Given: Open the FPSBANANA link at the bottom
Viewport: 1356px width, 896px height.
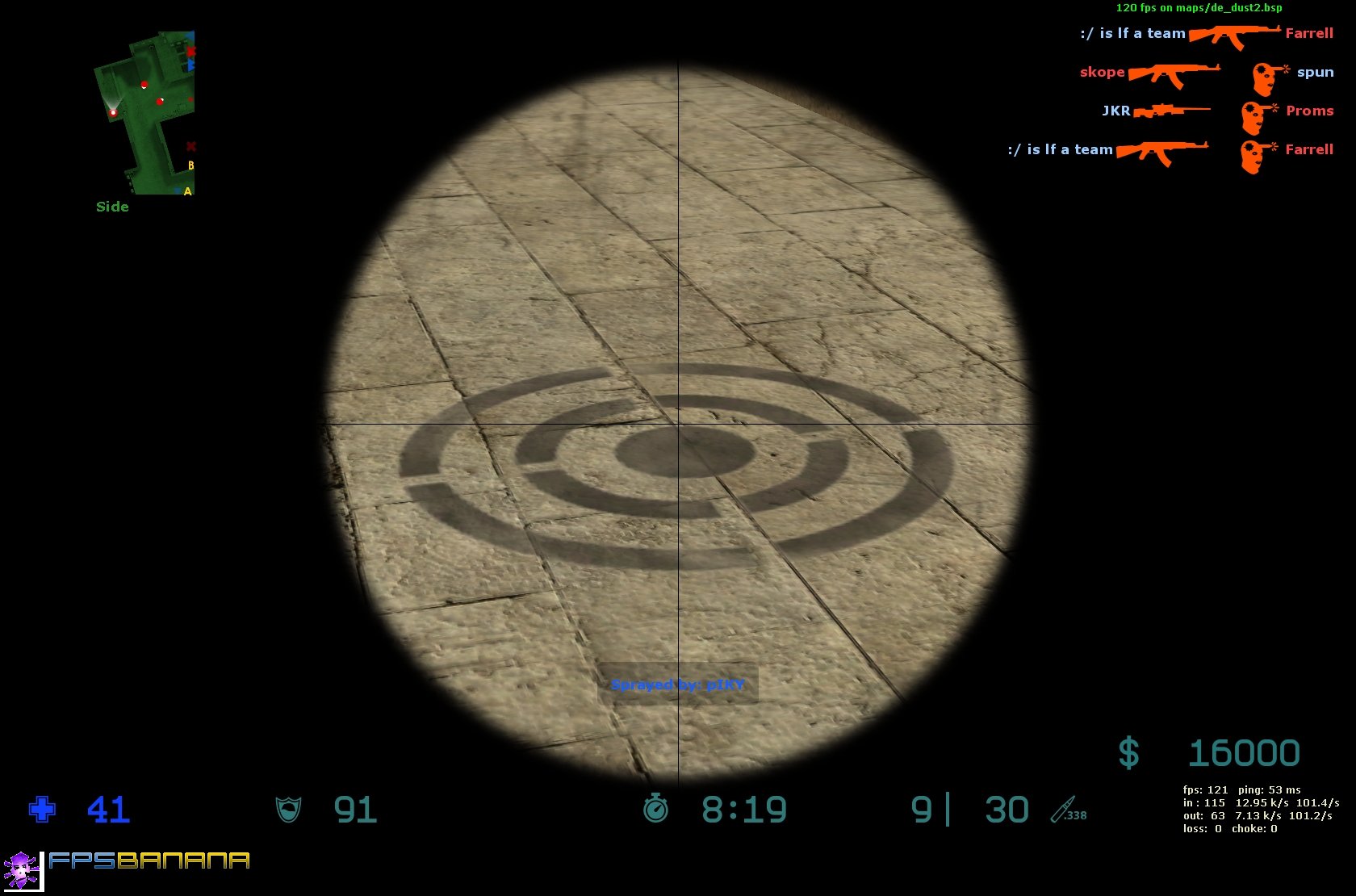Looking at the screenshot, I should (149, 862).
